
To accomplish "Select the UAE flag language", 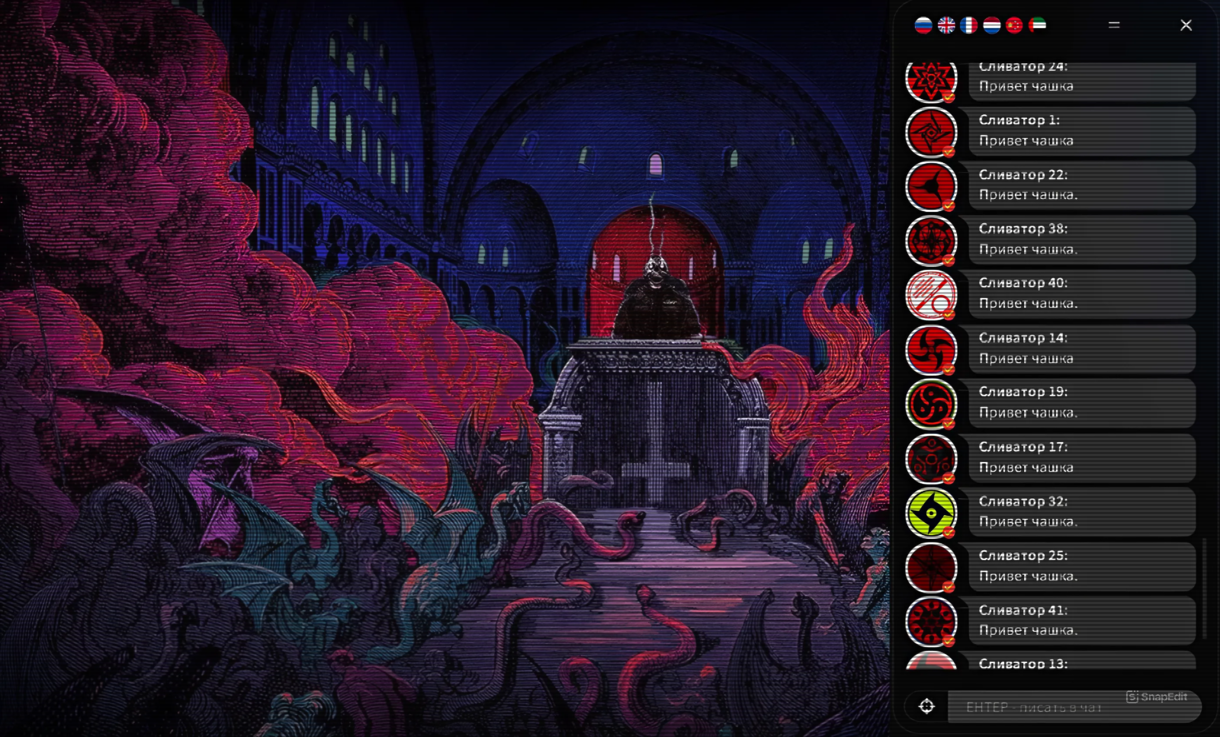I will click(1037, 25).
